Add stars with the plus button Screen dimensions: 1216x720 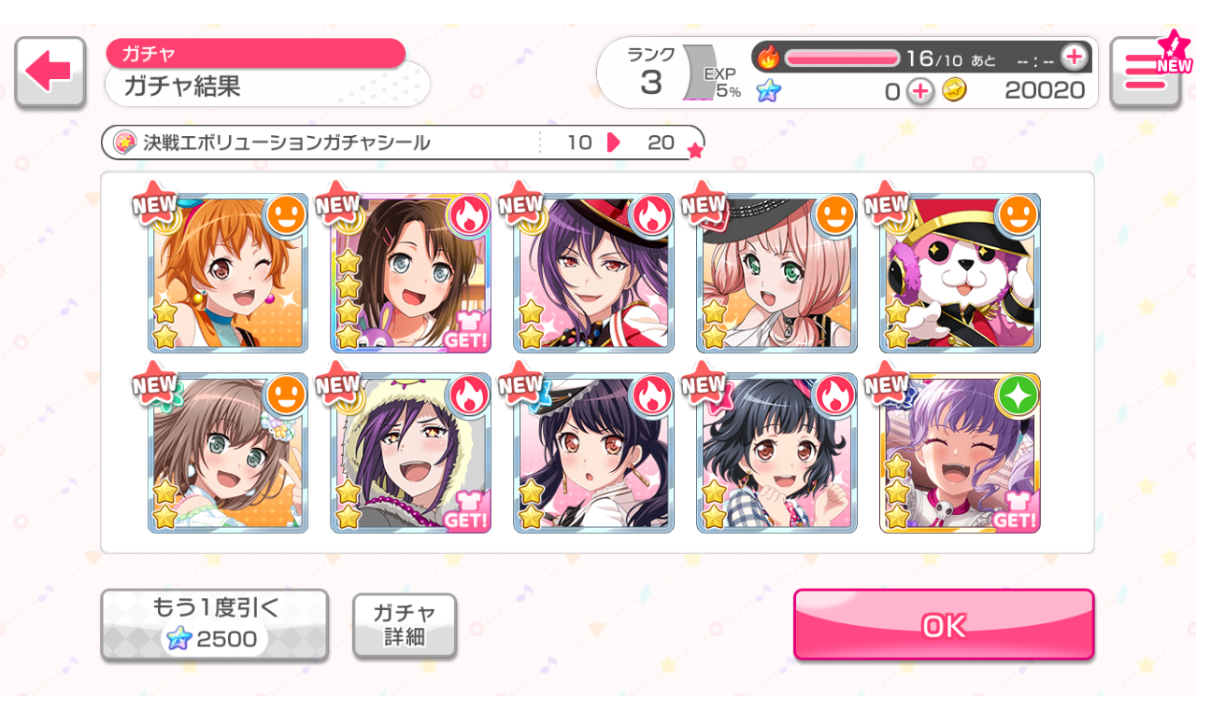[920, 92]
